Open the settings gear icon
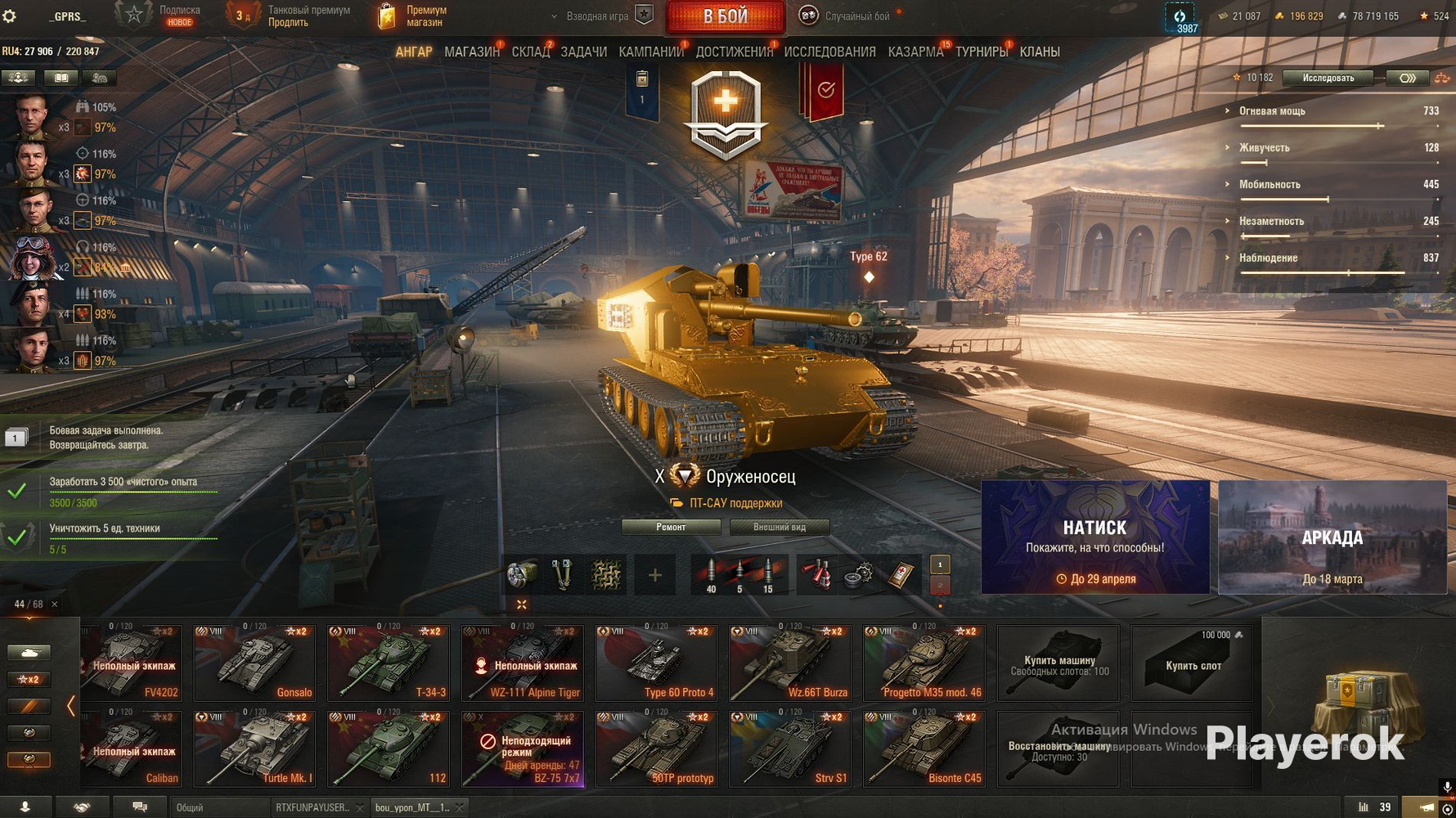The image size is (1456, 818). (x=10, y=16)
